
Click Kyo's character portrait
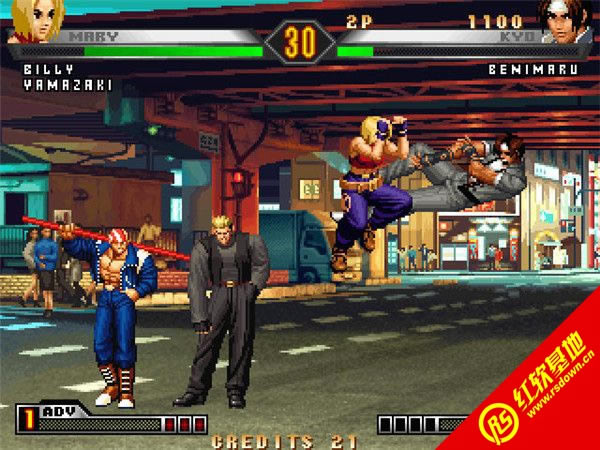564,20
